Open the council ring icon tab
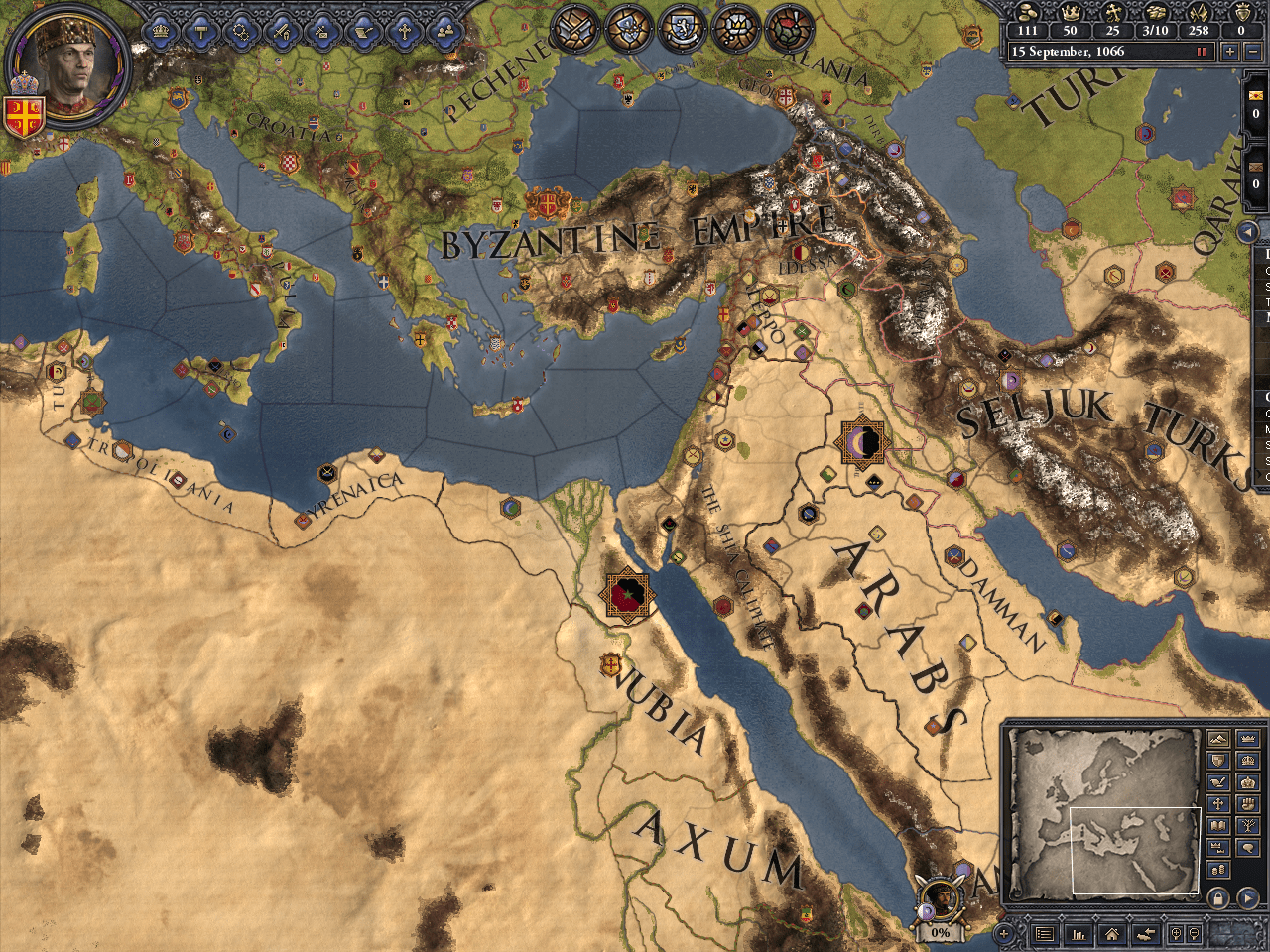Screen dimensions: 1270x952 click(241, 31)
